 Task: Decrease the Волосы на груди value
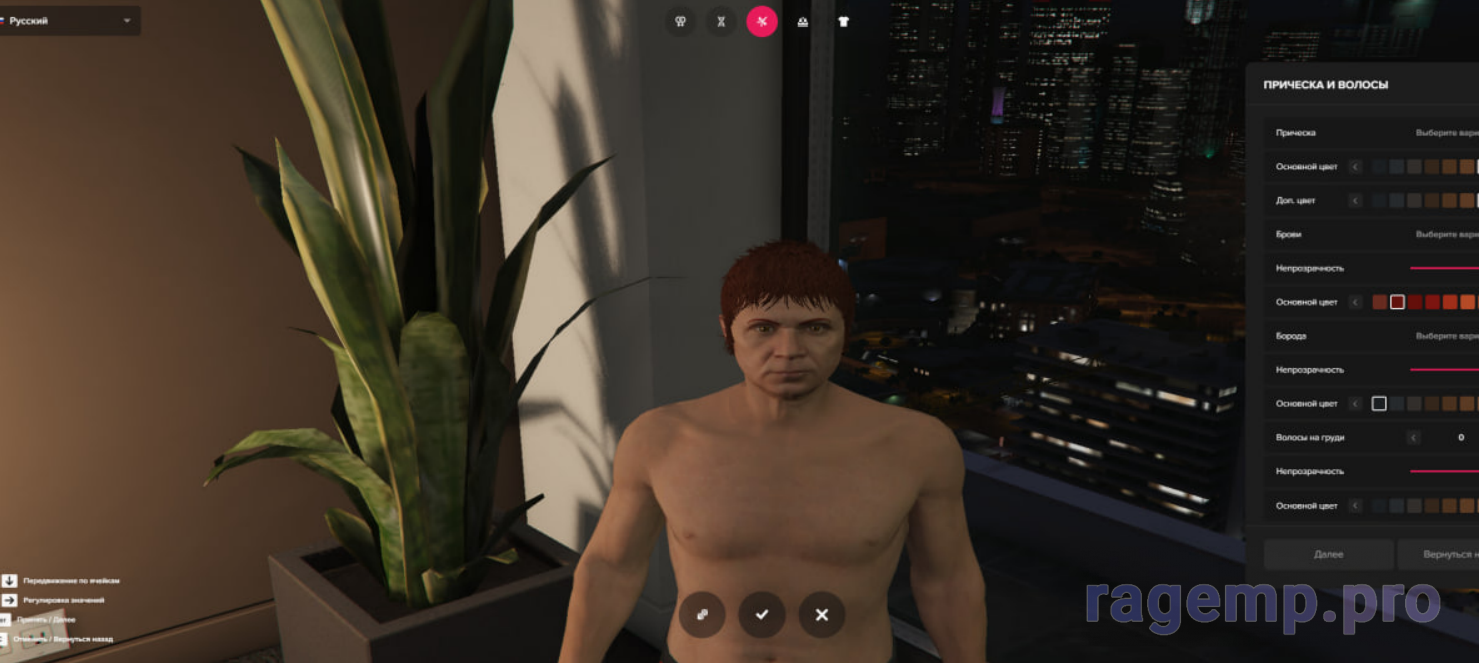coord(1413,438)
